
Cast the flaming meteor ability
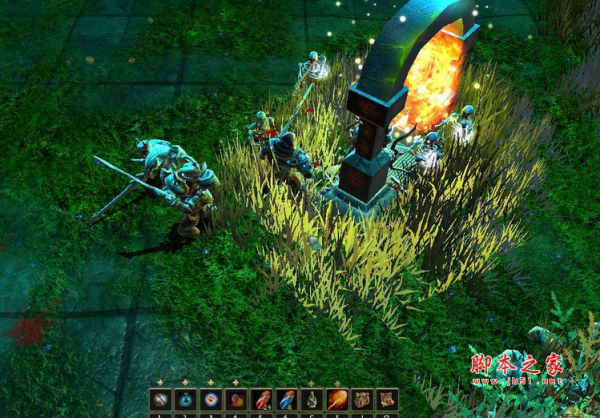coord(337,400)
